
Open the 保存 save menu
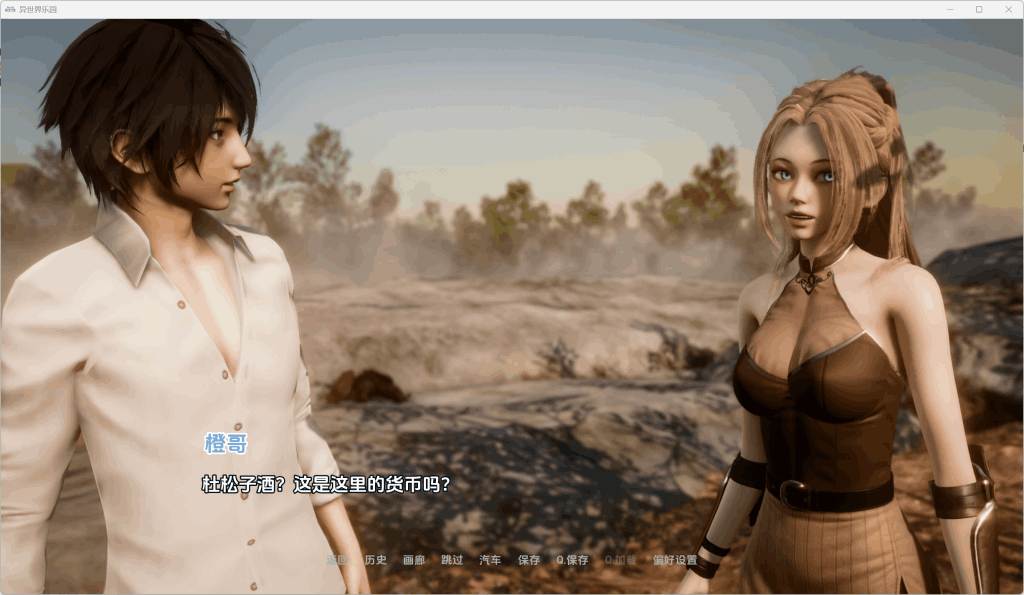pyautogui.click(x=529, y=560)
